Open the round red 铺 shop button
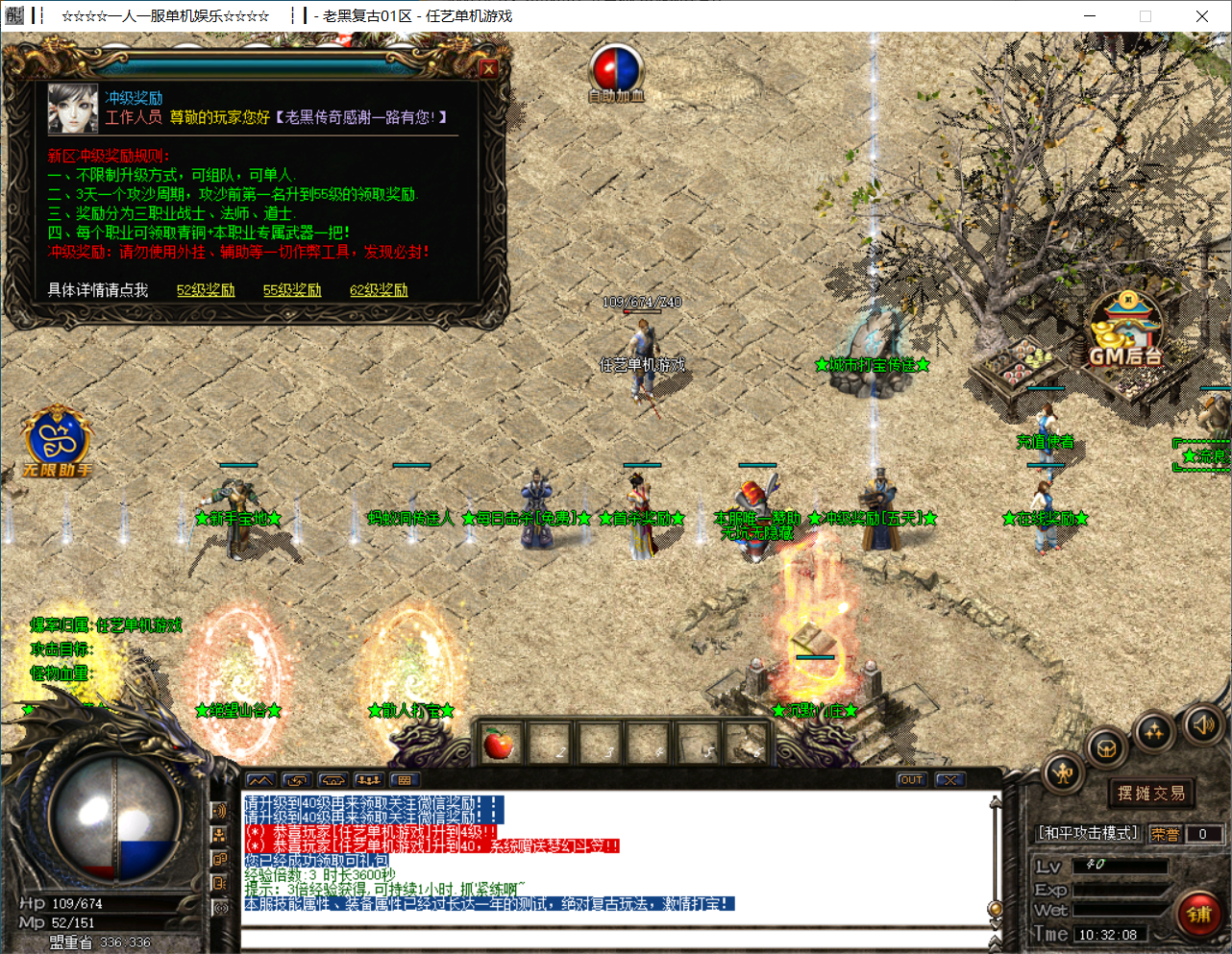Image resolution: width=1232 pixels, height=954 pixels. 1198,914
